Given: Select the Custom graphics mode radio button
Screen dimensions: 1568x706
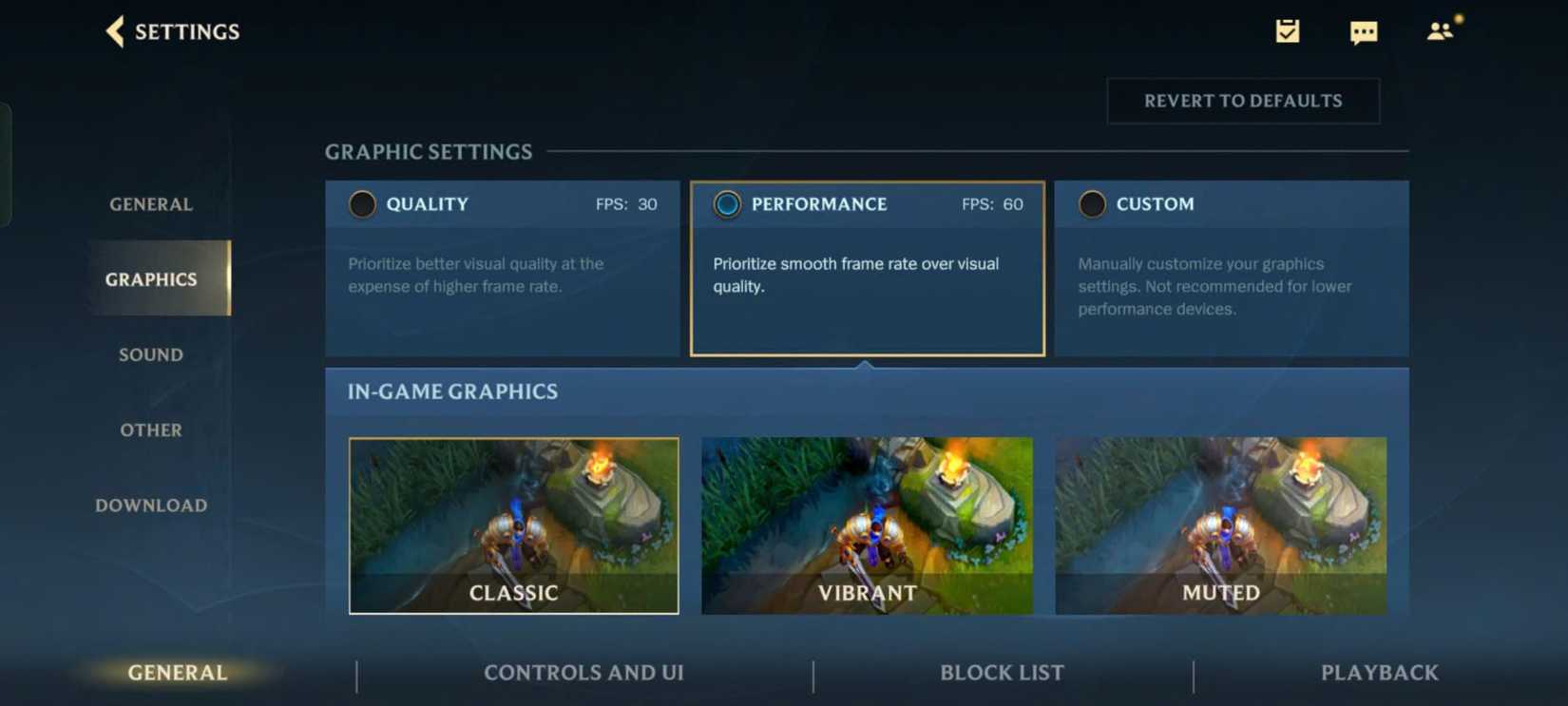Looking at the screenshot, I should pos(1092,204).
